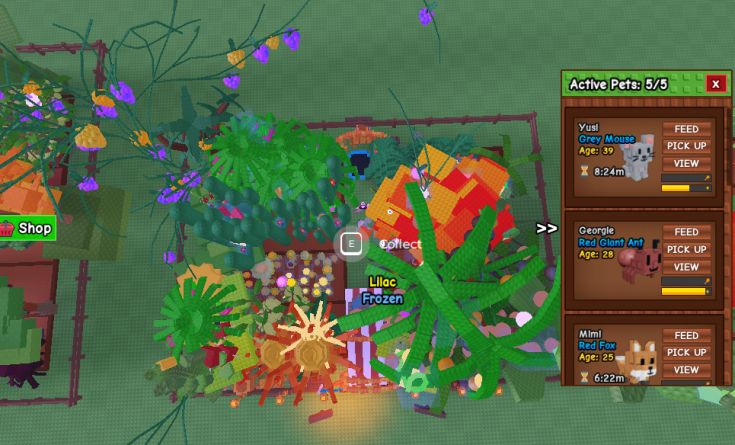This screenshot has height=445, width=735.
Task: Pick up Yusi the Grey Mouse
Action: click(x=686, y=146)
